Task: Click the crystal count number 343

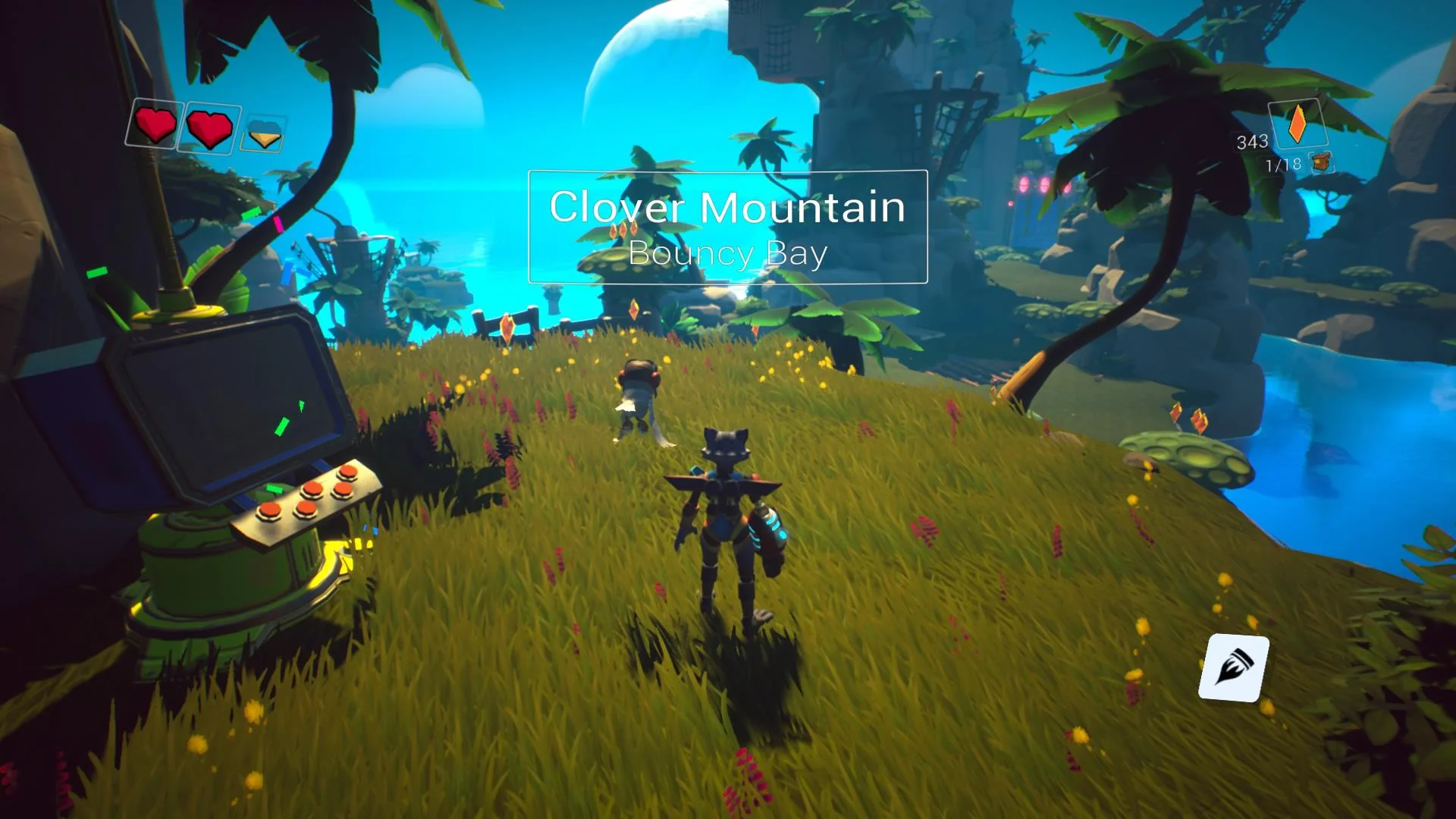Action: pyautogui.click(x=1253, y=141)
